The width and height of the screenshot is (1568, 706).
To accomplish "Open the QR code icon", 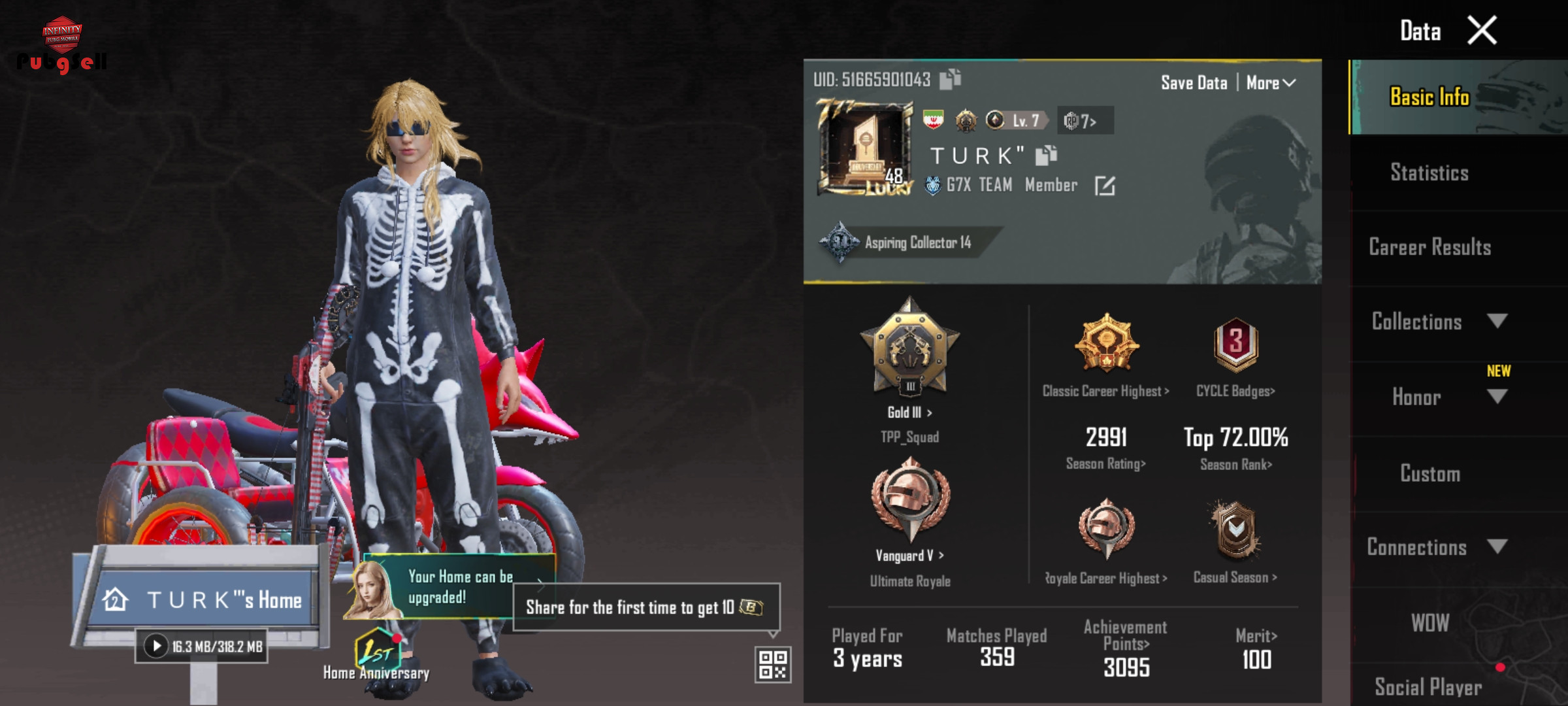I will coord(773,664).
